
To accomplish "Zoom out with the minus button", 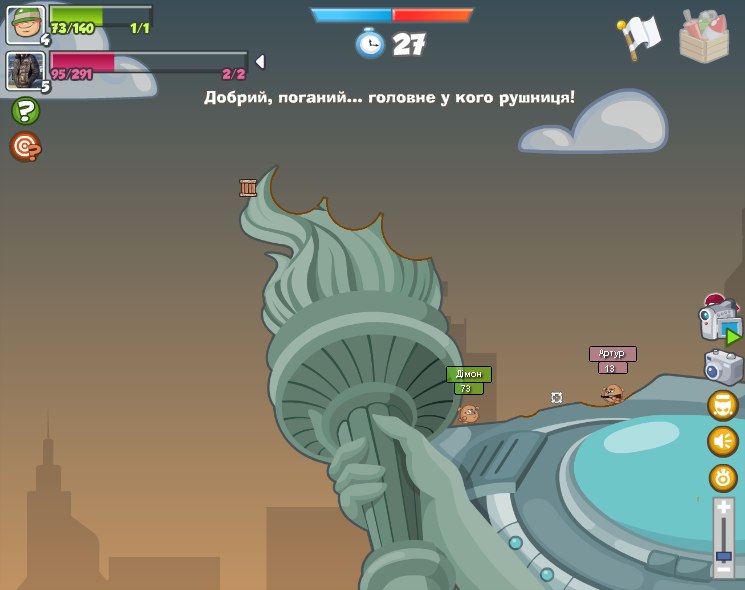I will tap(724, 570).
